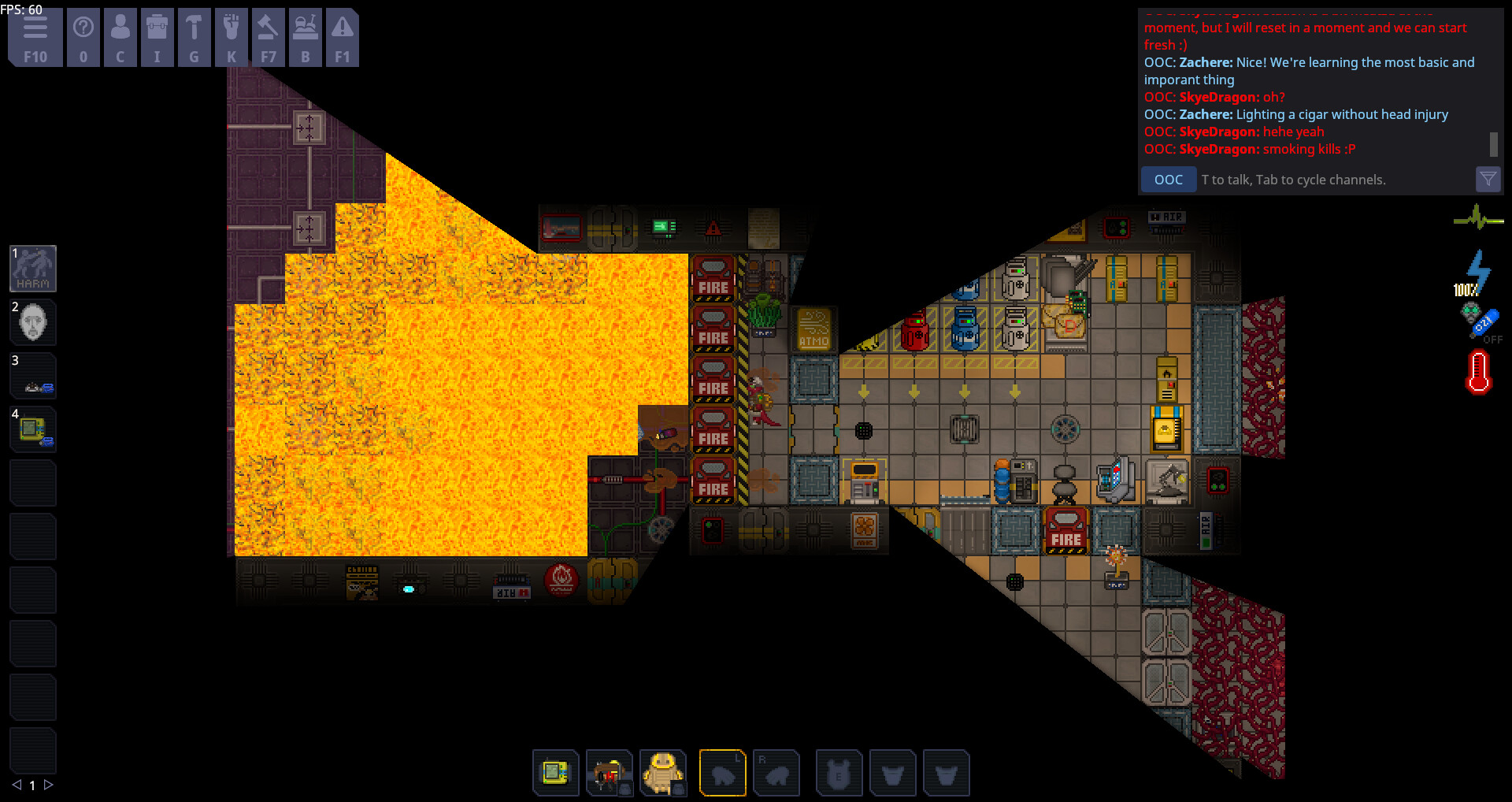Open the chat filter funnel icon
The height and width of the screenshot is (802, 1512).
pyautogui.click(x=1488, y=179)
